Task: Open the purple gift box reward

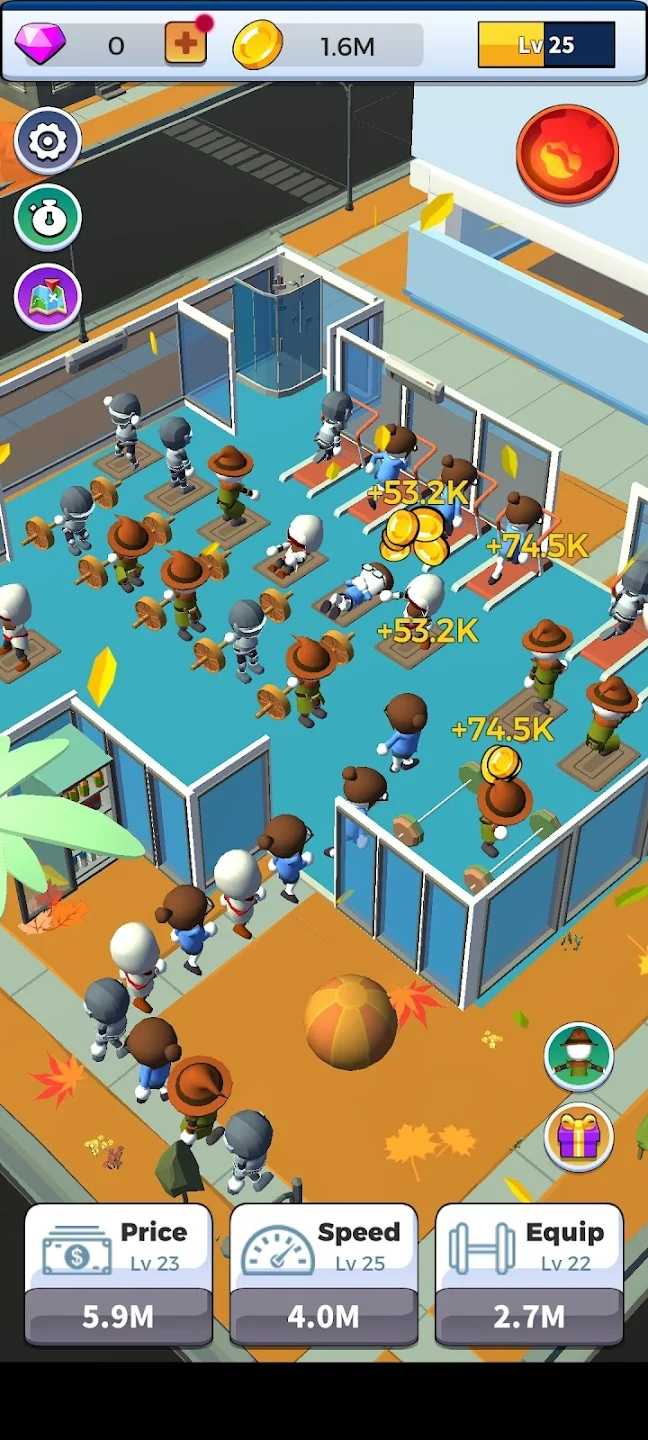Action: [x=579, y=1136]
